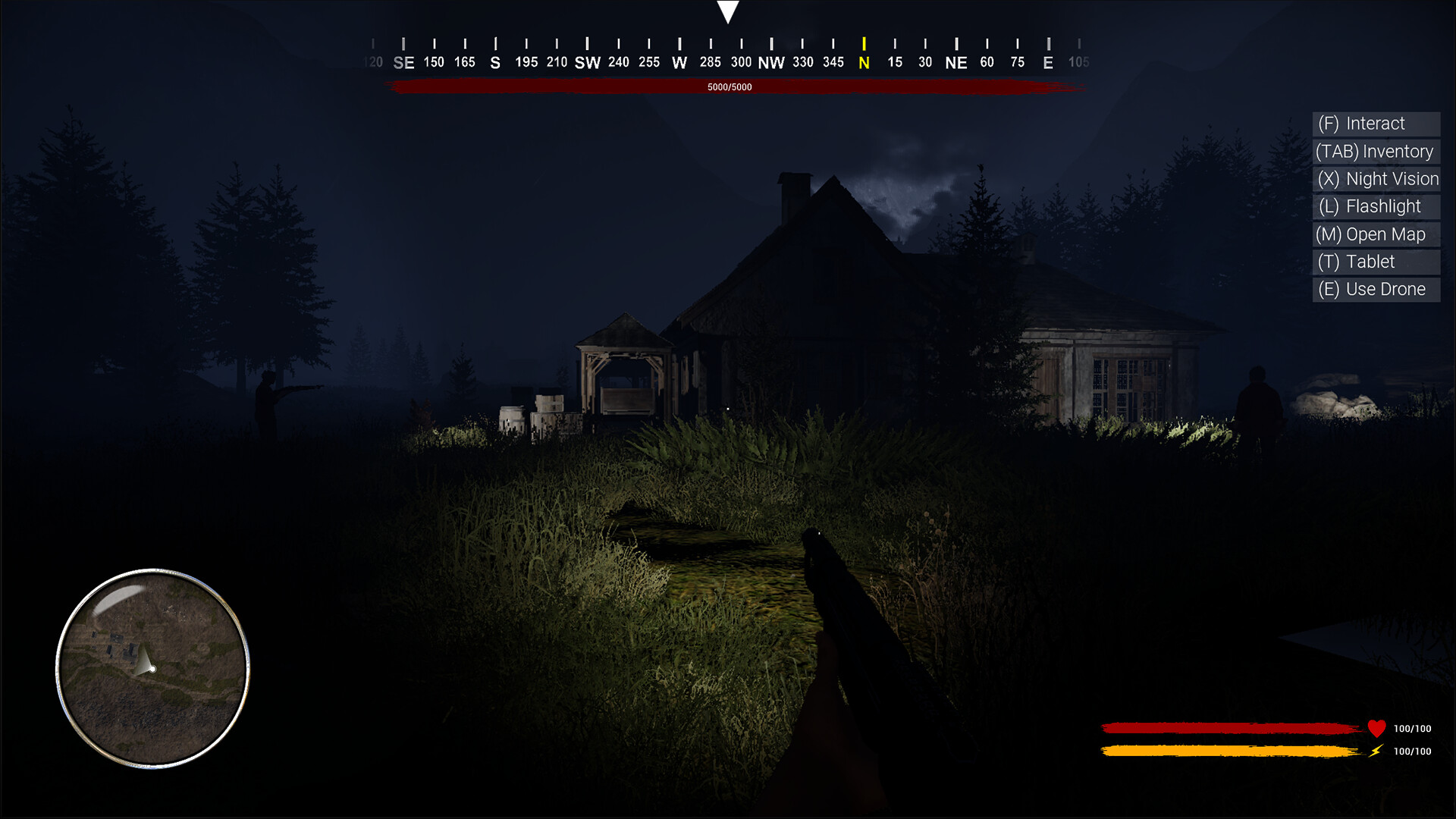Open the (T) Tablet entry
1456x819 pixels.
[x=1375, y=262]
